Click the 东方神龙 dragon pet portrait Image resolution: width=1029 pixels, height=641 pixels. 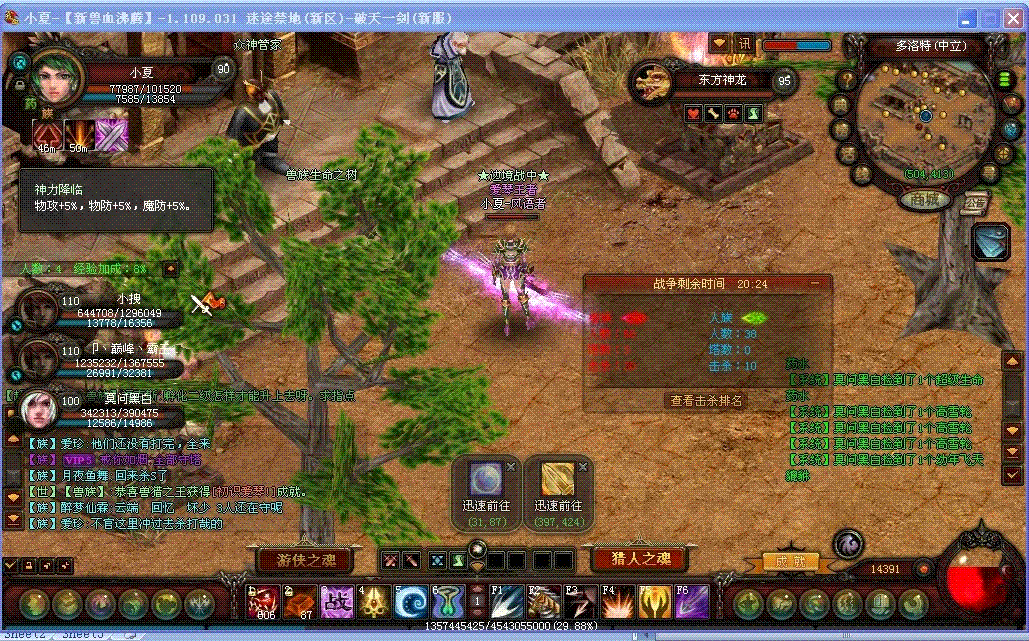tap(653, 84)
